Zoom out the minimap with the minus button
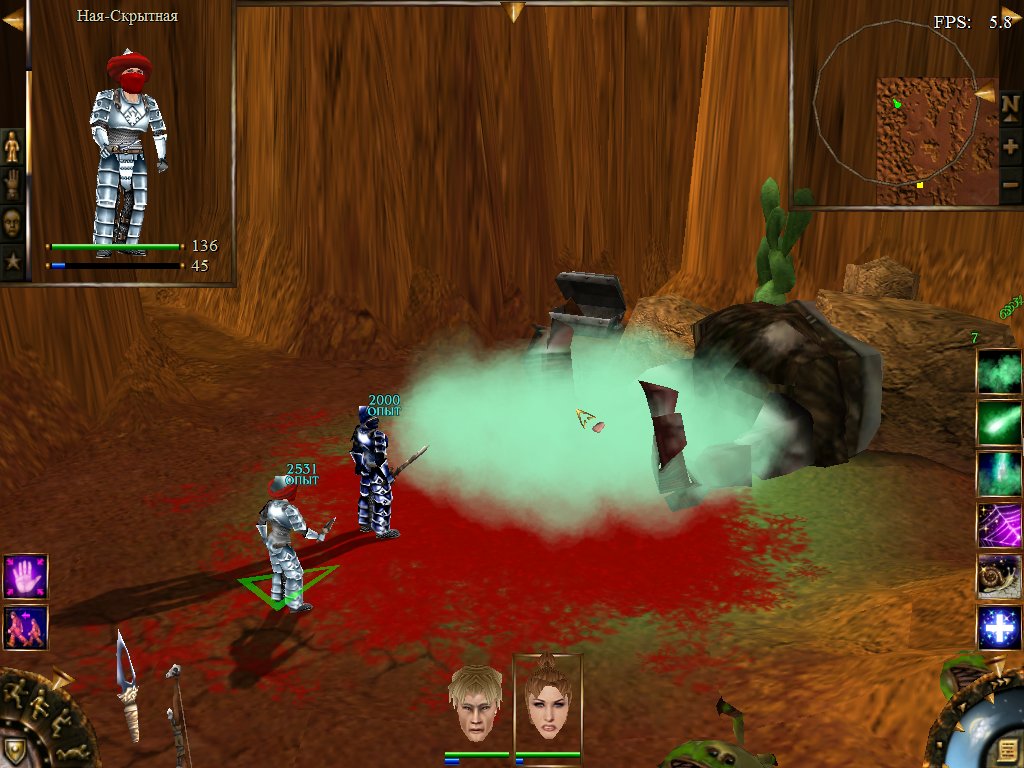This screenshot has height=768, width=1024. [1010, 186]
